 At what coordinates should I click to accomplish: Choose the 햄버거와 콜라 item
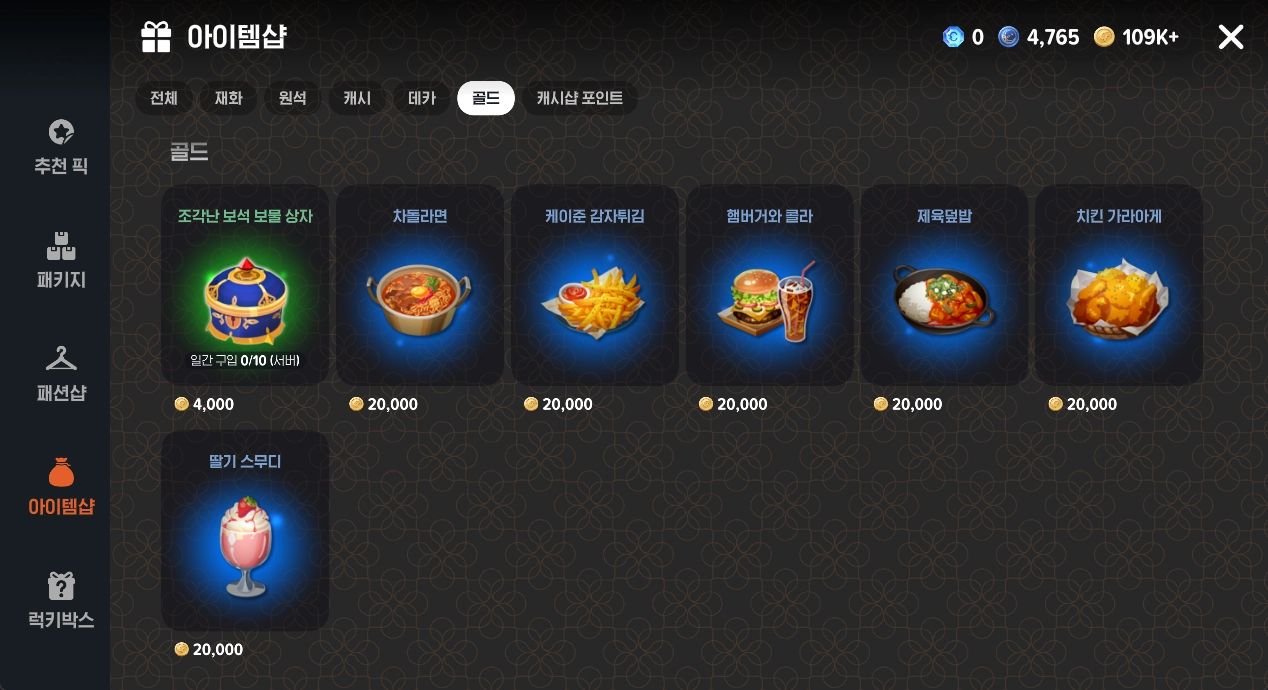(769, 285)
